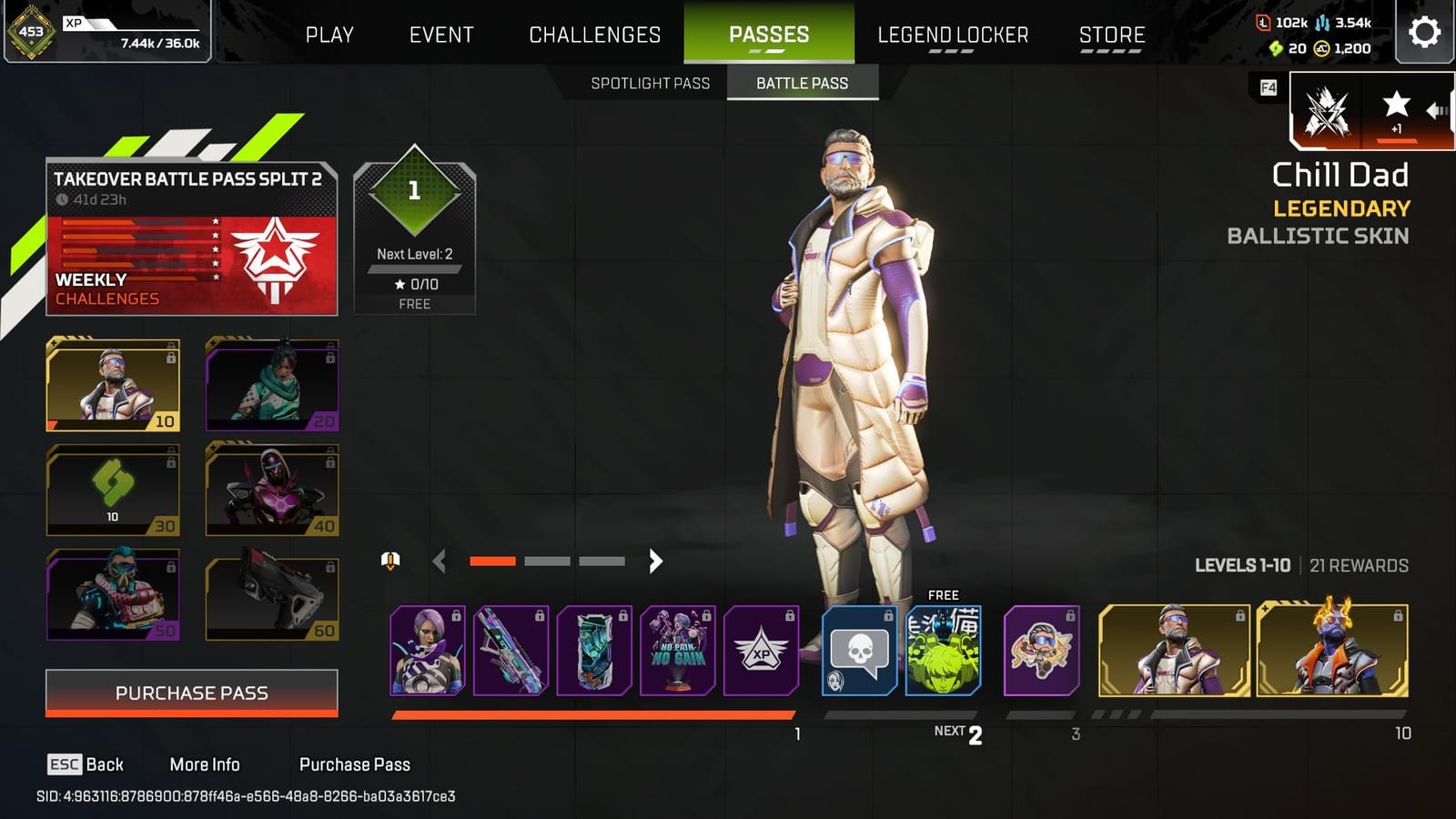1456x819 pixels.
Task: Click the Purchase Pass button
Action: pos(190,693)
